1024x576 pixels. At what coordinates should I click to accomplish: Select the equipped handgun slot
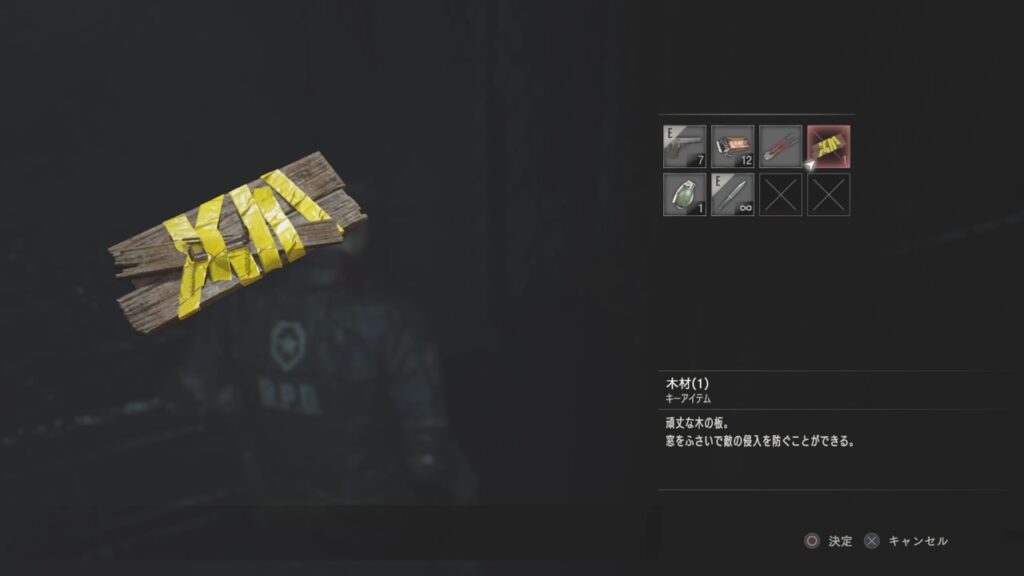[x=684, y=146]
